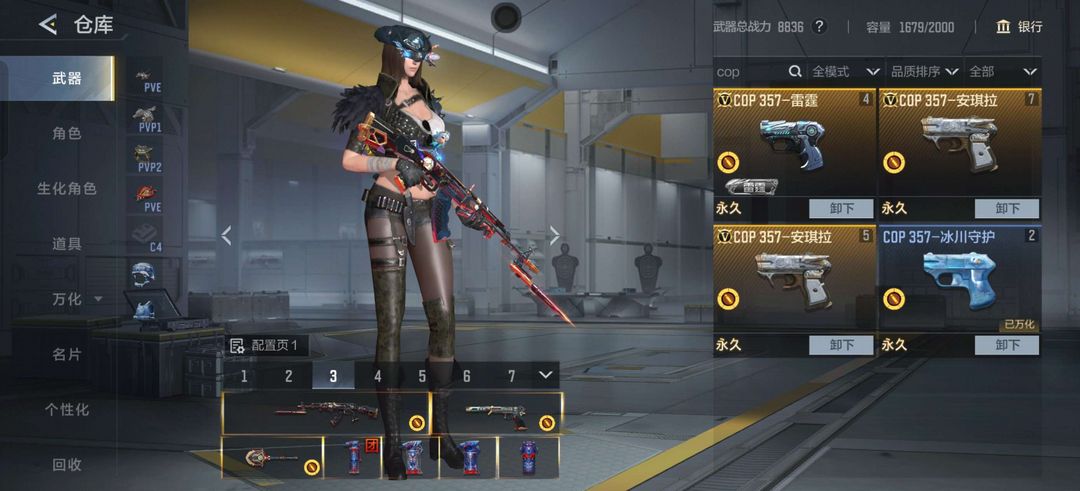Open the 银行 bank
This screenshot has width=1080, height=491.
(x=1019, y=27)
